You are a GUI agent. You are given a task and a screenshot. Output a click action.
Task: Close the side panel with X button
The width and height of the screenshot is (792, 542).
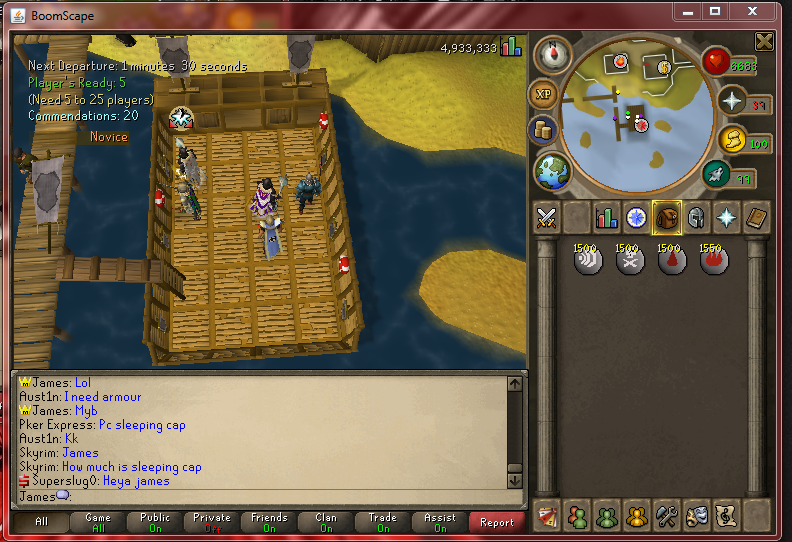coord(764,41)
